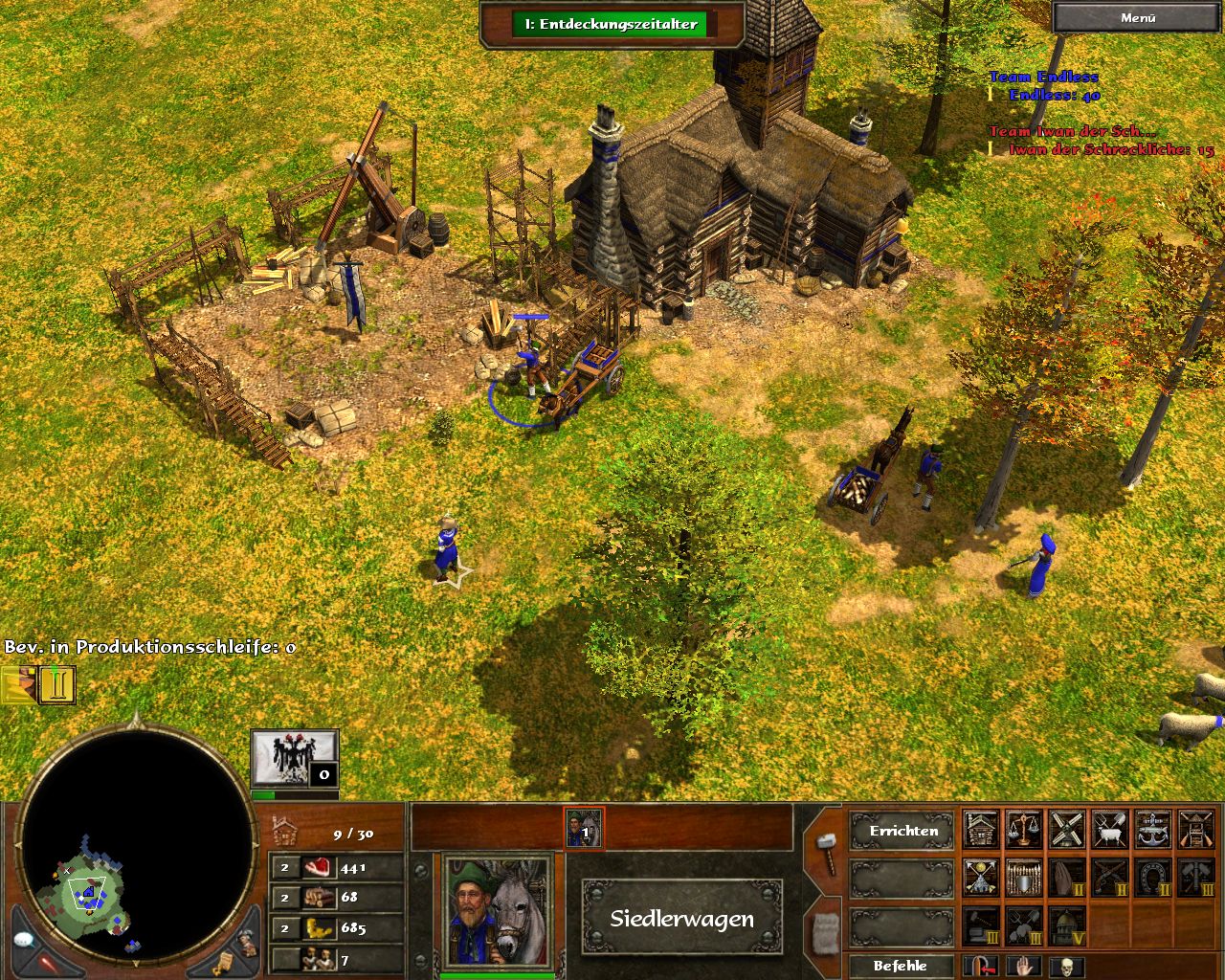Select the unit icon in the selection bar
1225x980 pixels.
click(584, 829)
